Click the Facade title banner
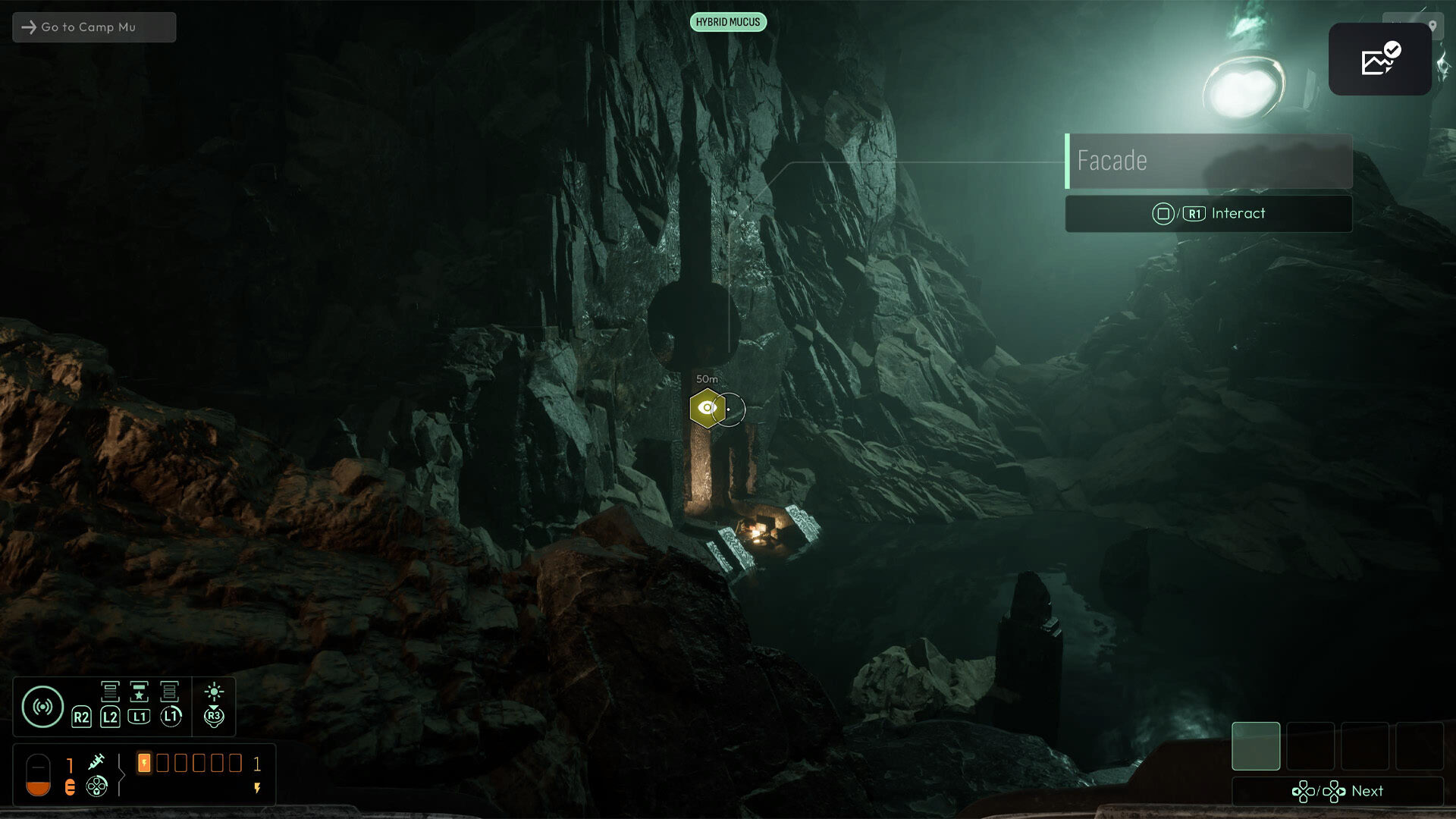This screenshot has height=819, width=1456. click(x=1211, y=161)
